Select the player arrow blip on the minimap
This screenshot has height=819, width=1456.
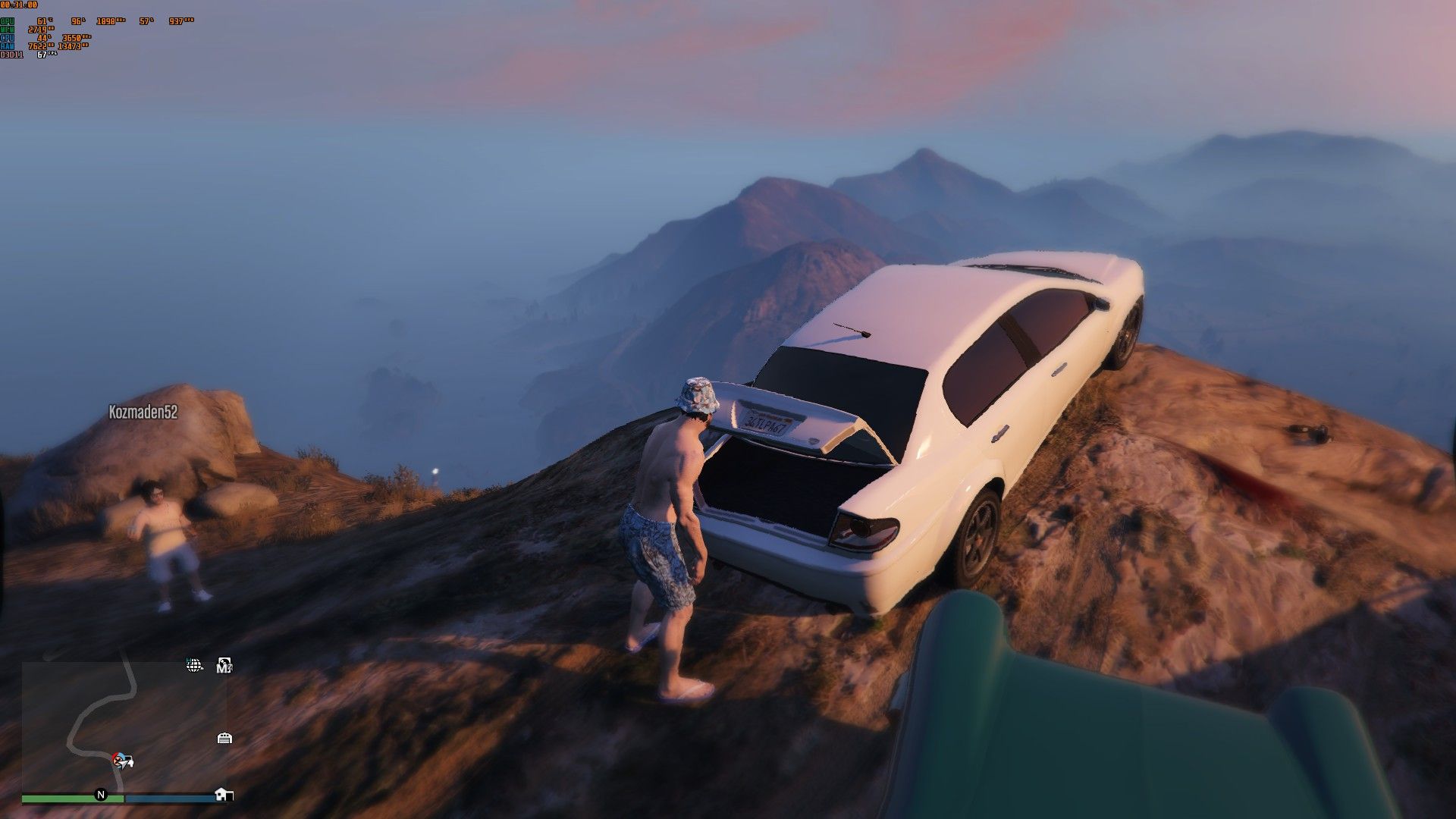(x=121, y=760)
